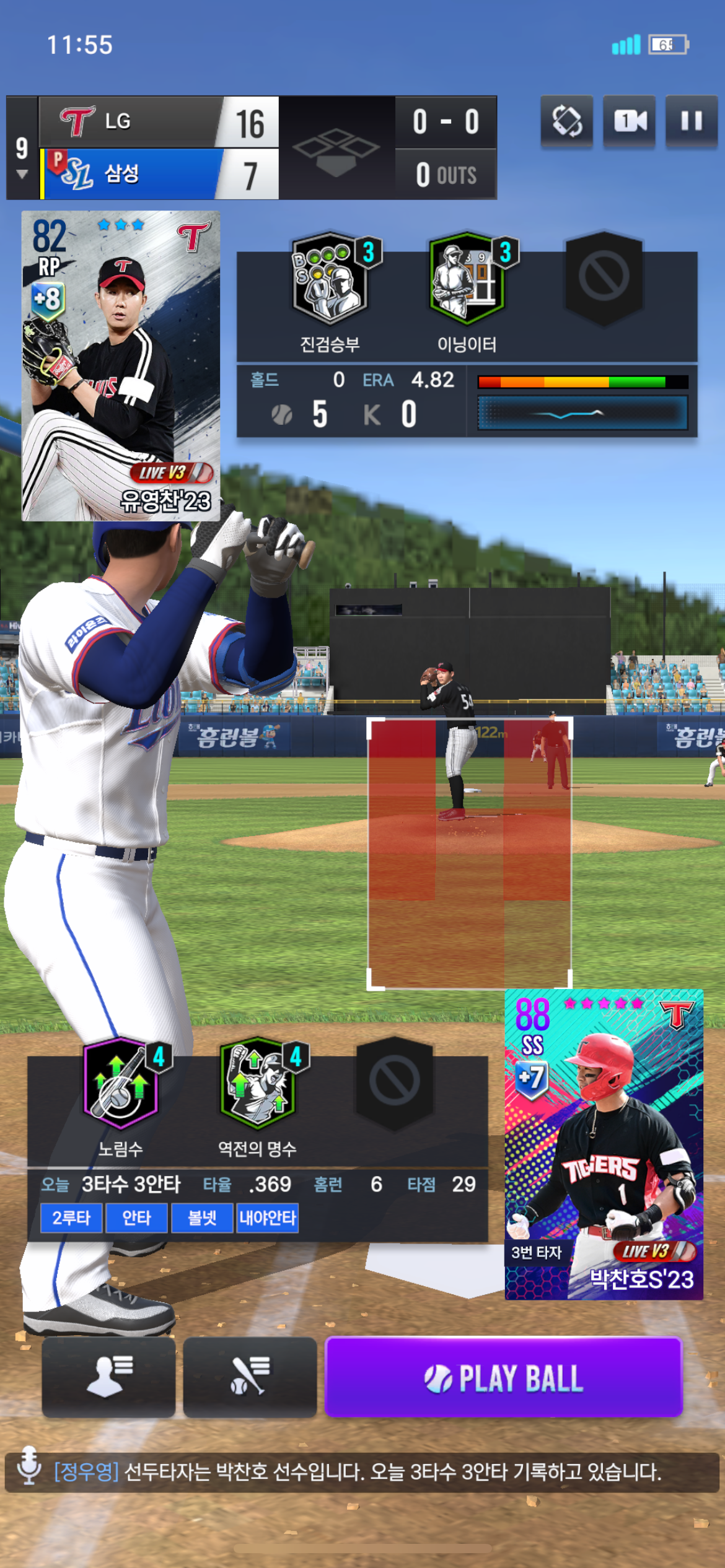Screen dimensions: 725x1568
Task: Toggle screen rotation icon
Action: point(567,121)
